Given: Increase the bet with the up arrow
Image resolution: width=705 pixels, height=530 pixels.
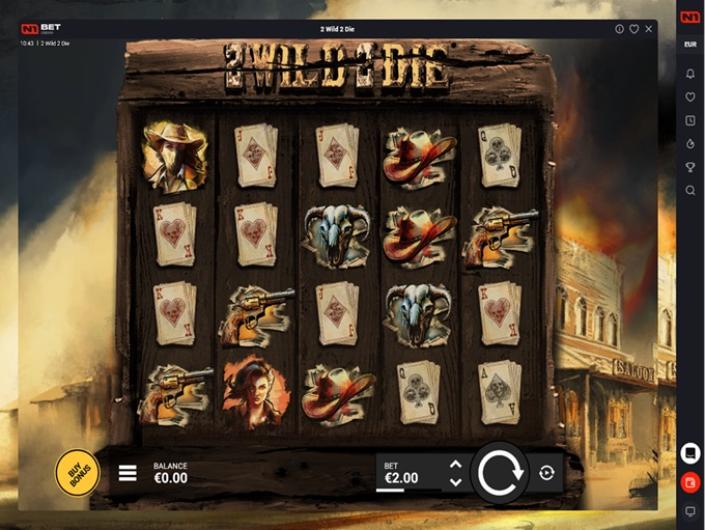Looking at the screenshot, I should pos(456,464).
